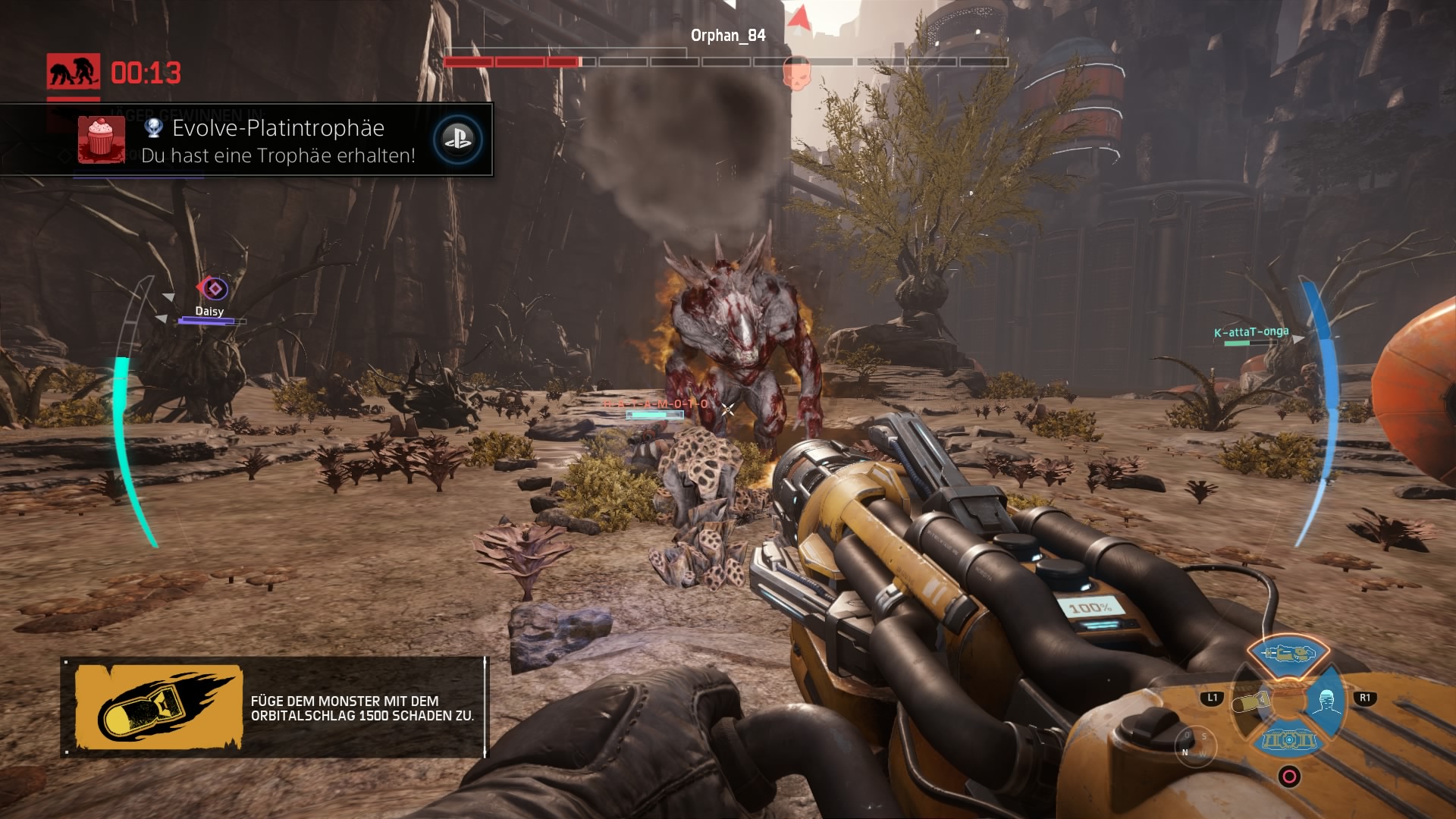Select teammate K-attaT-onga's name marker
This screenshot has width=1456, height=819.
click(x=1250, y=332)
